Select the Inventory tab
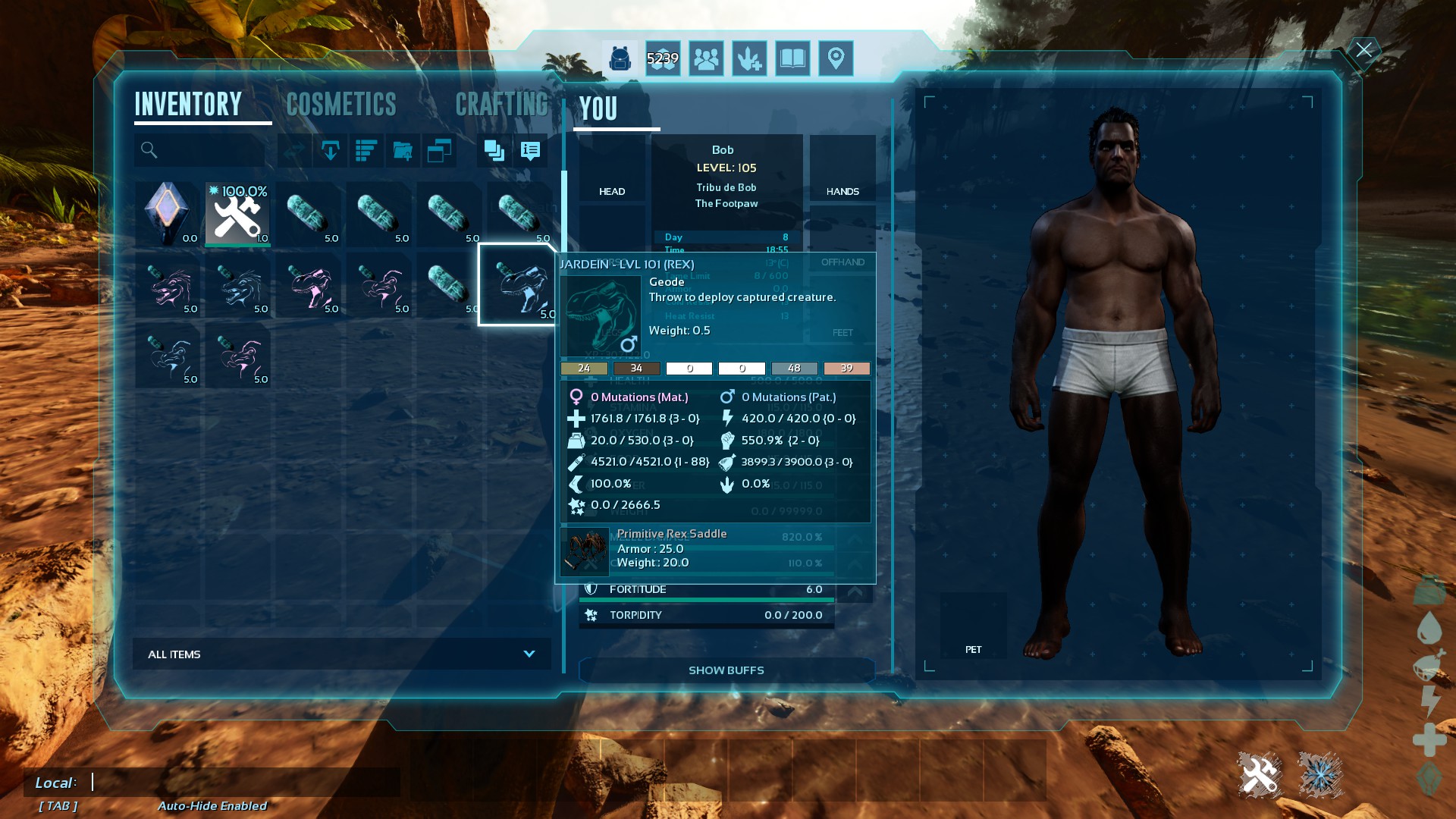The image size is (1456, 819). tap(188, 105)
